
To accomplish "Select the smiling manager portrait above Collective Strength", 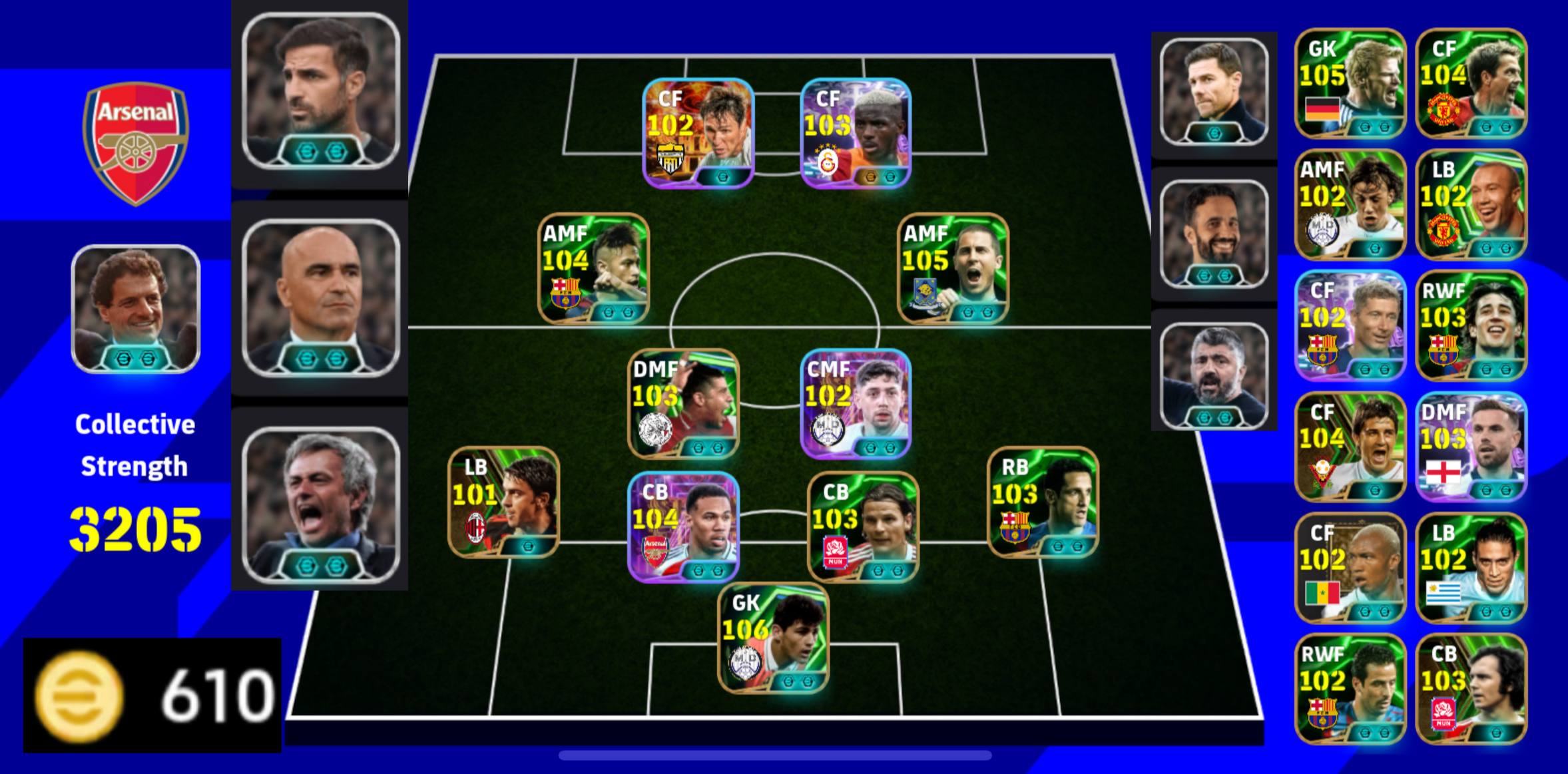I will point(136,309).
